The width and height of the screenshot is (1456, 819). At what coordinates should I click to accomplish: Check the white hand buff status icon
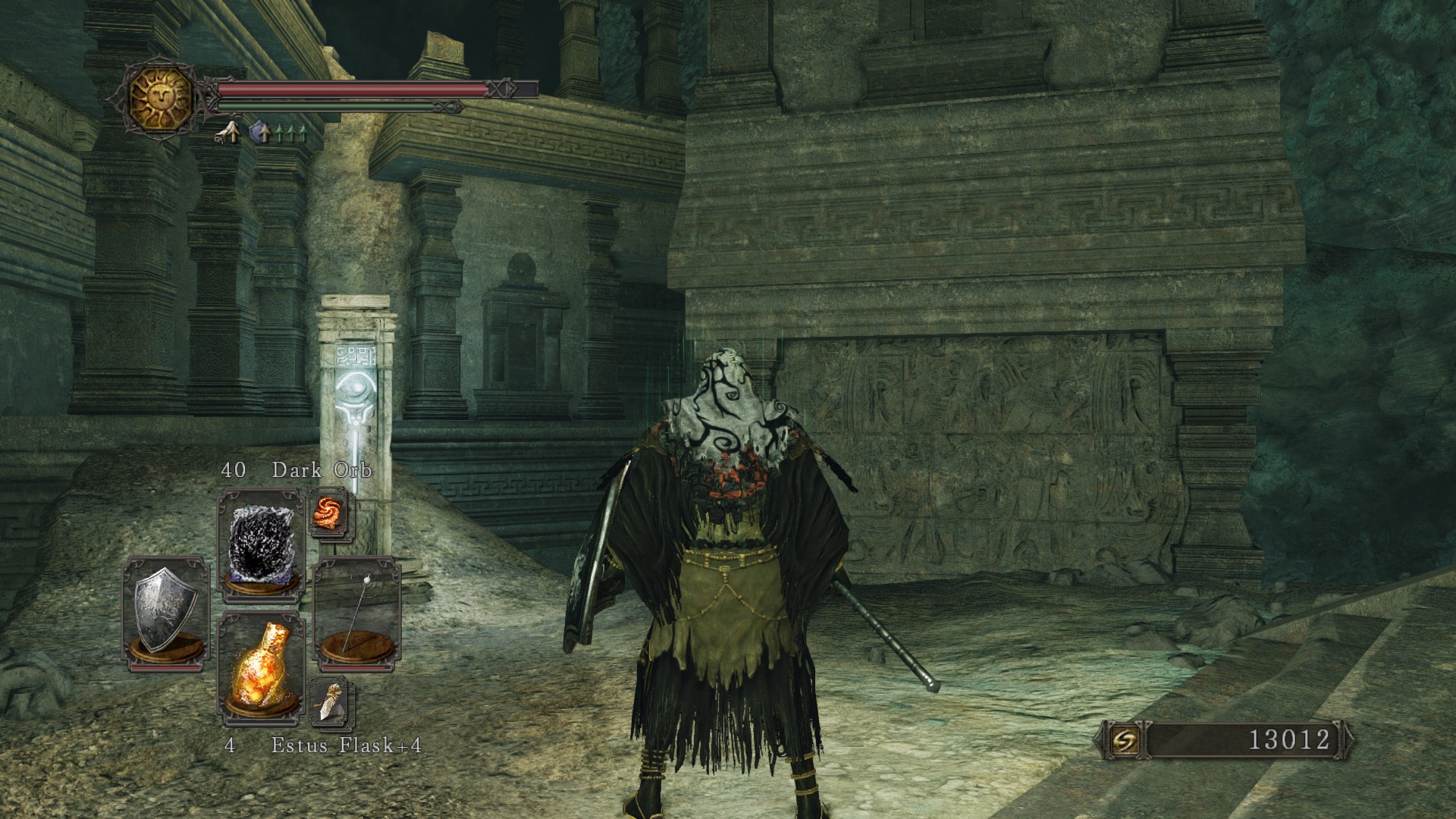226,133
